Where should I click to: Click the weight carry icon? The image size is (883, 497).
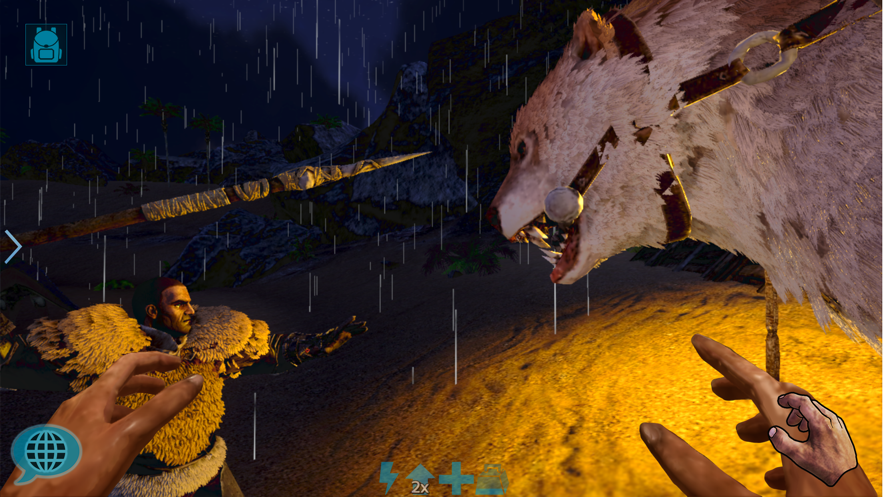(x=492, y=478)
